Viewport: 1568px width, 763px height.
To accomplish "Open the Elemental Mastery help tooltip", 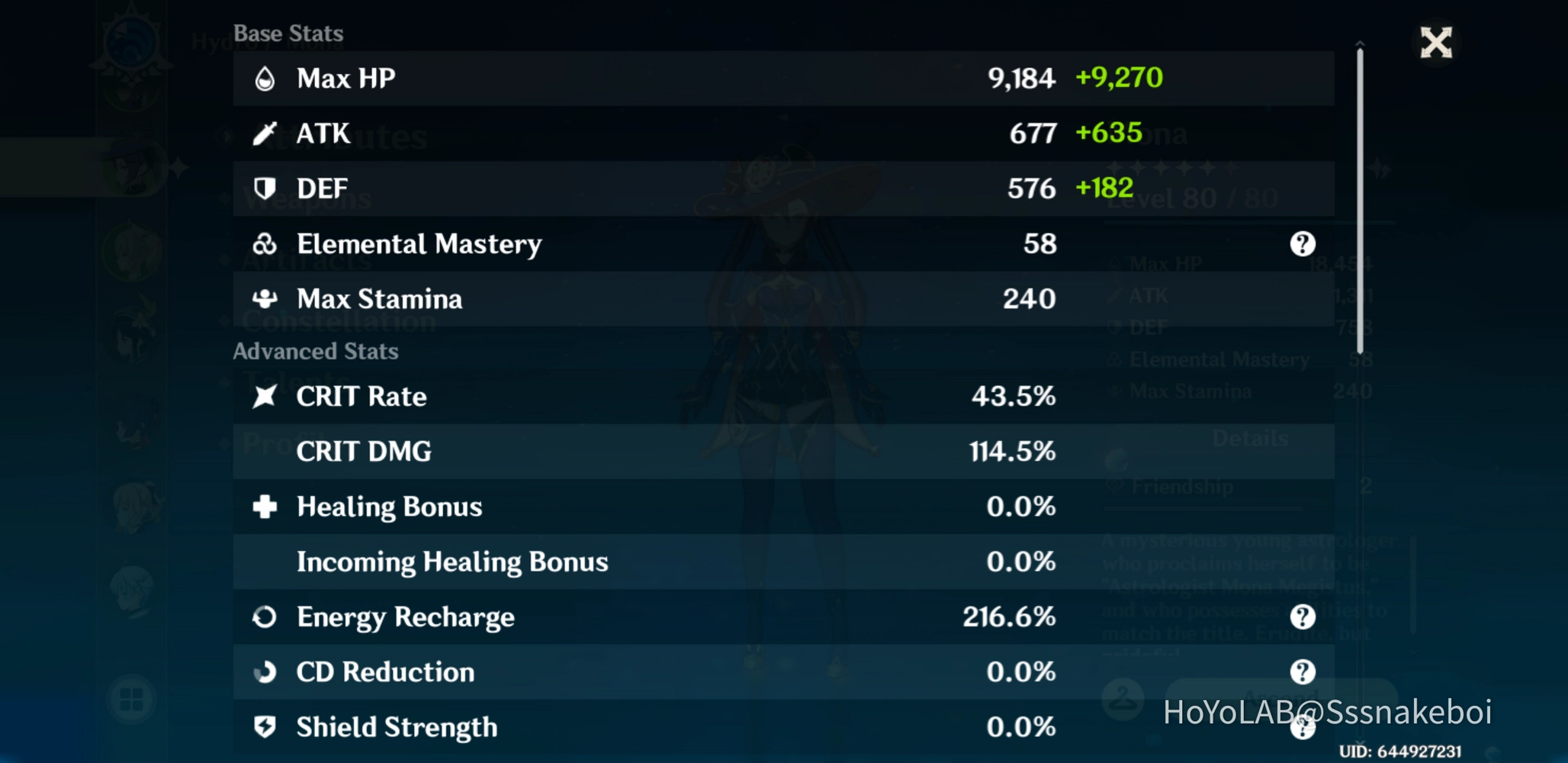I will (x=1304, y=243).
